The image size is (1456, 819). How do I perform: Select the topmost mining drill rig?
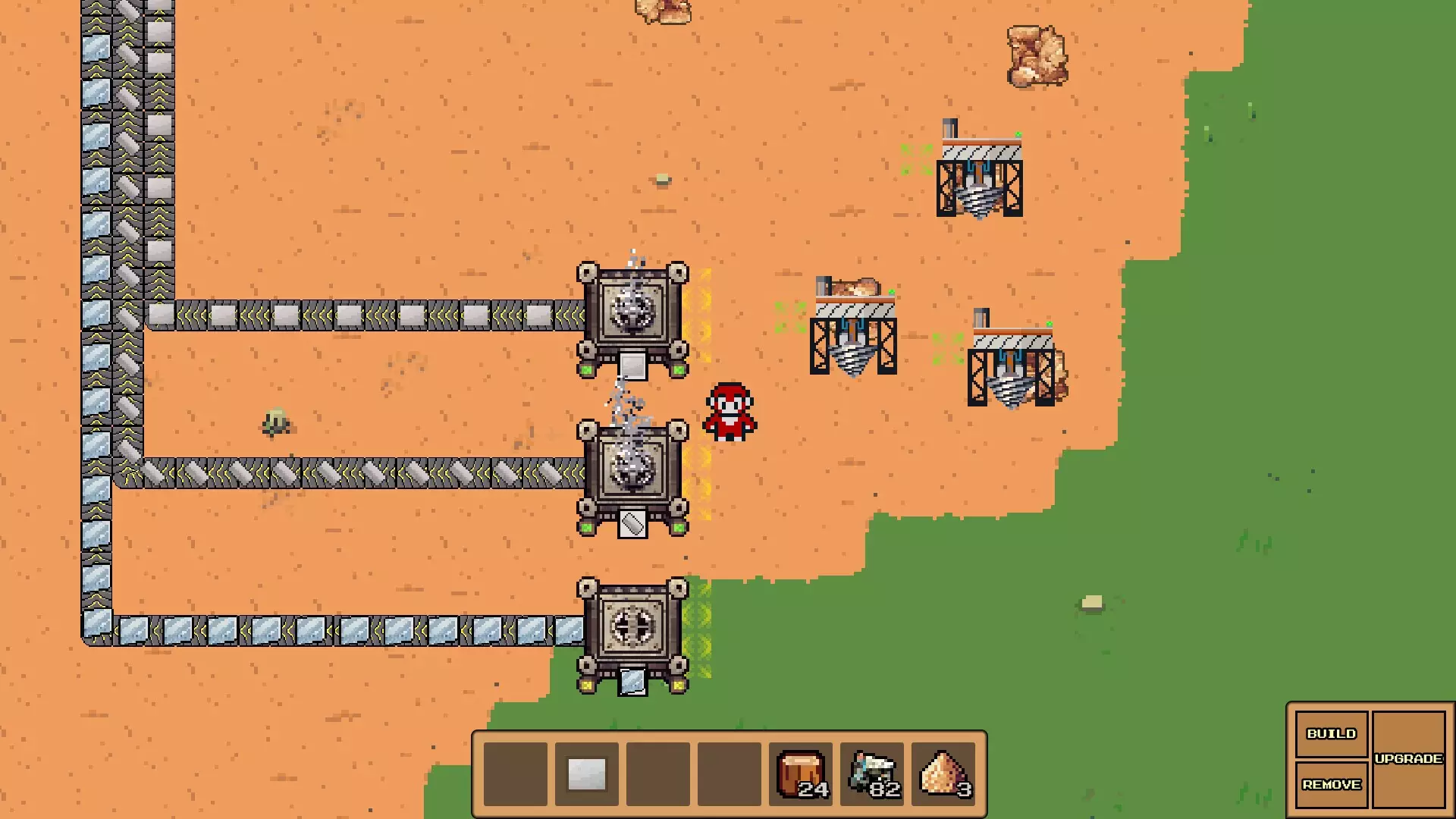(981, 174)
